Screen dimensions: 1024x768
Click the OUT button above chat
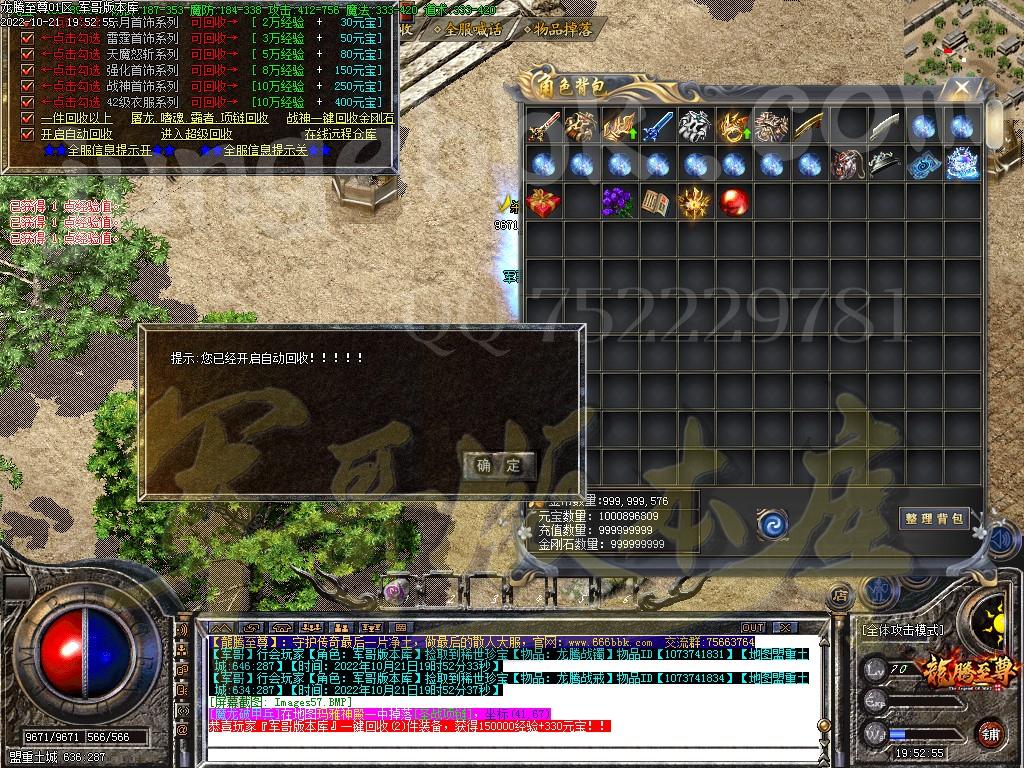point(752,628)
